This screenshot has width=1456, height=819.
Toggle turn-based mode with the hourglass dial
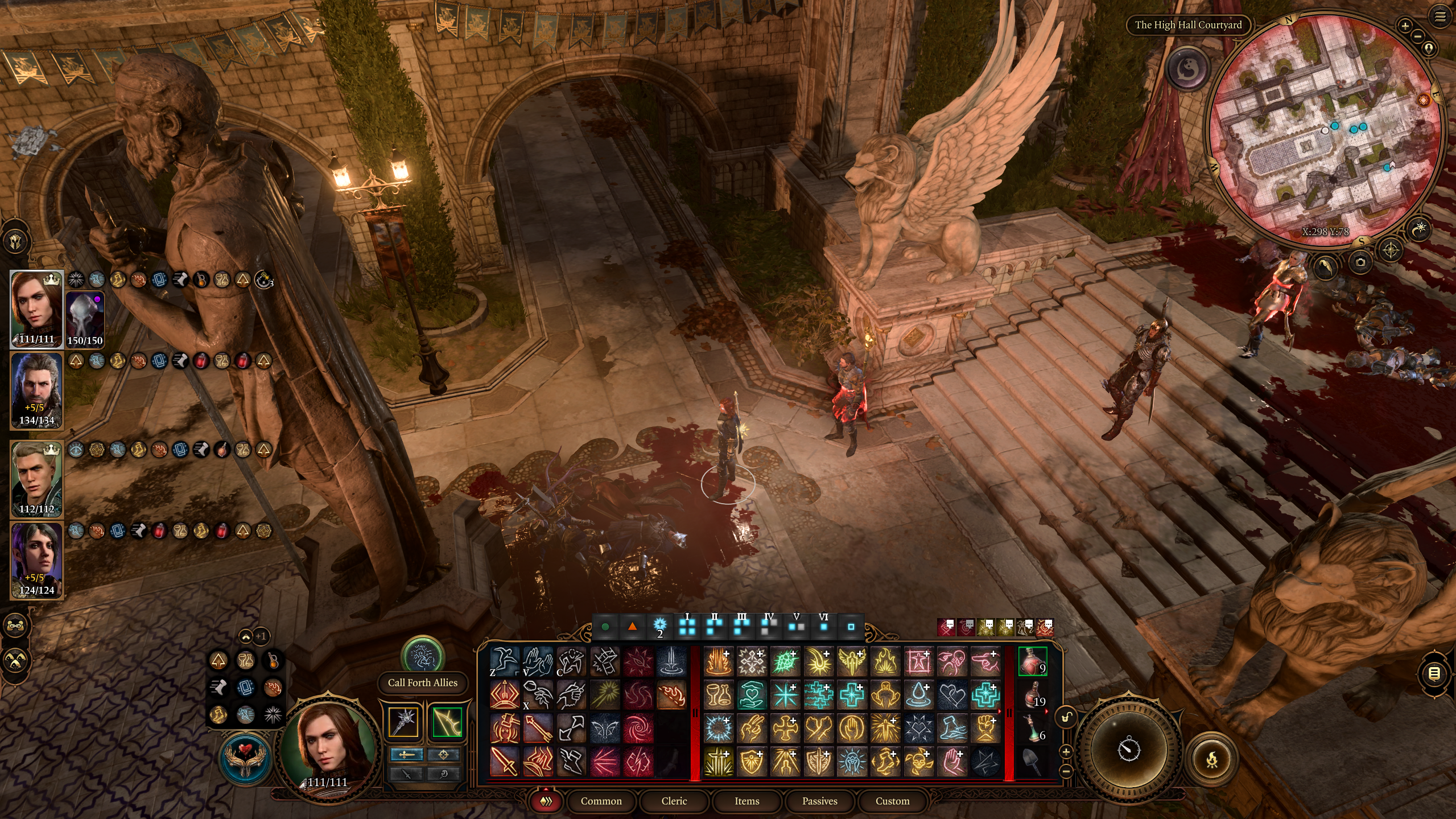coord(1129,748)
